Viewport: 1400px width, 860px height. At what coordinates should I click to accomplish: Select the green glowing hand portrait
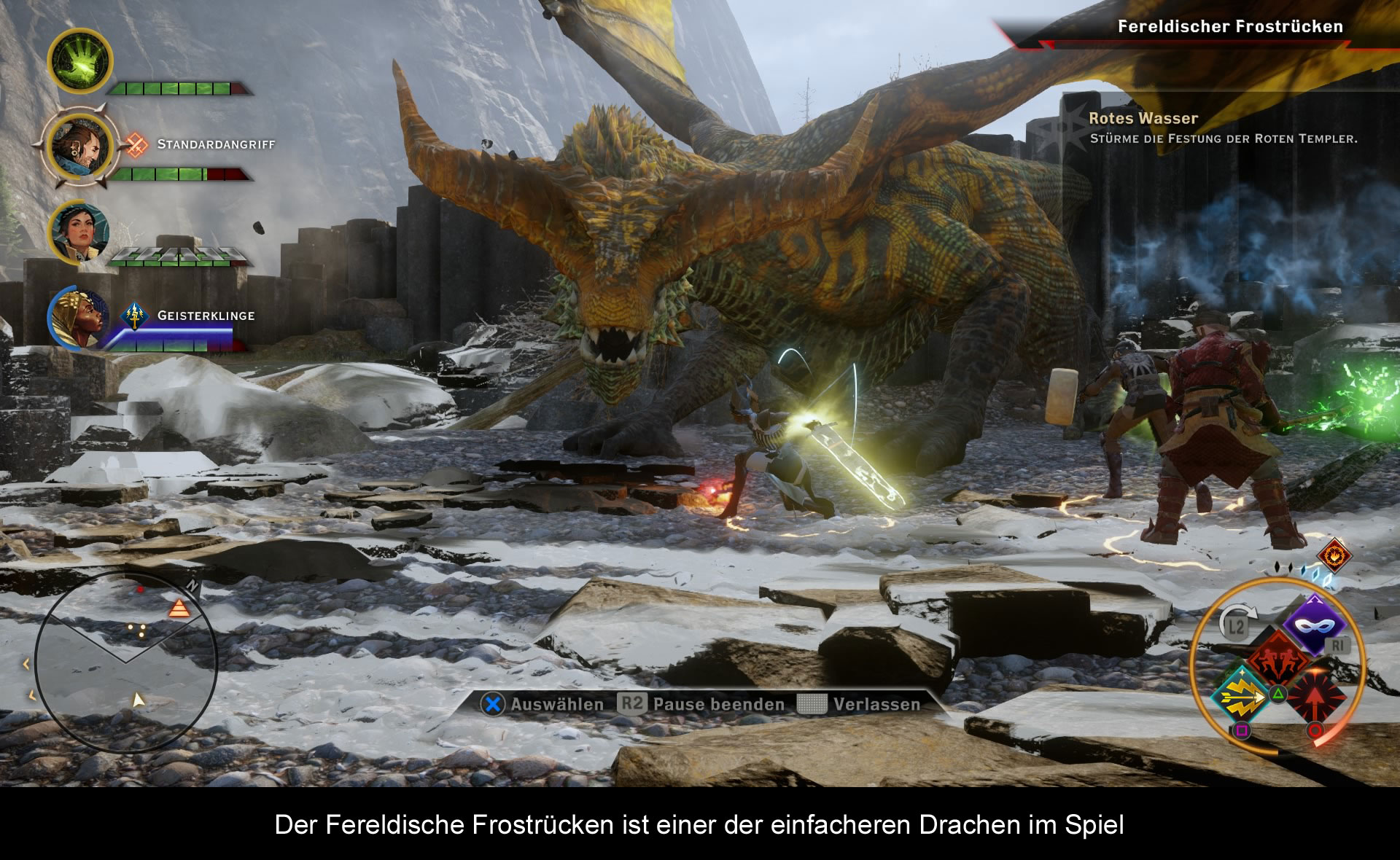click(80, 61)
